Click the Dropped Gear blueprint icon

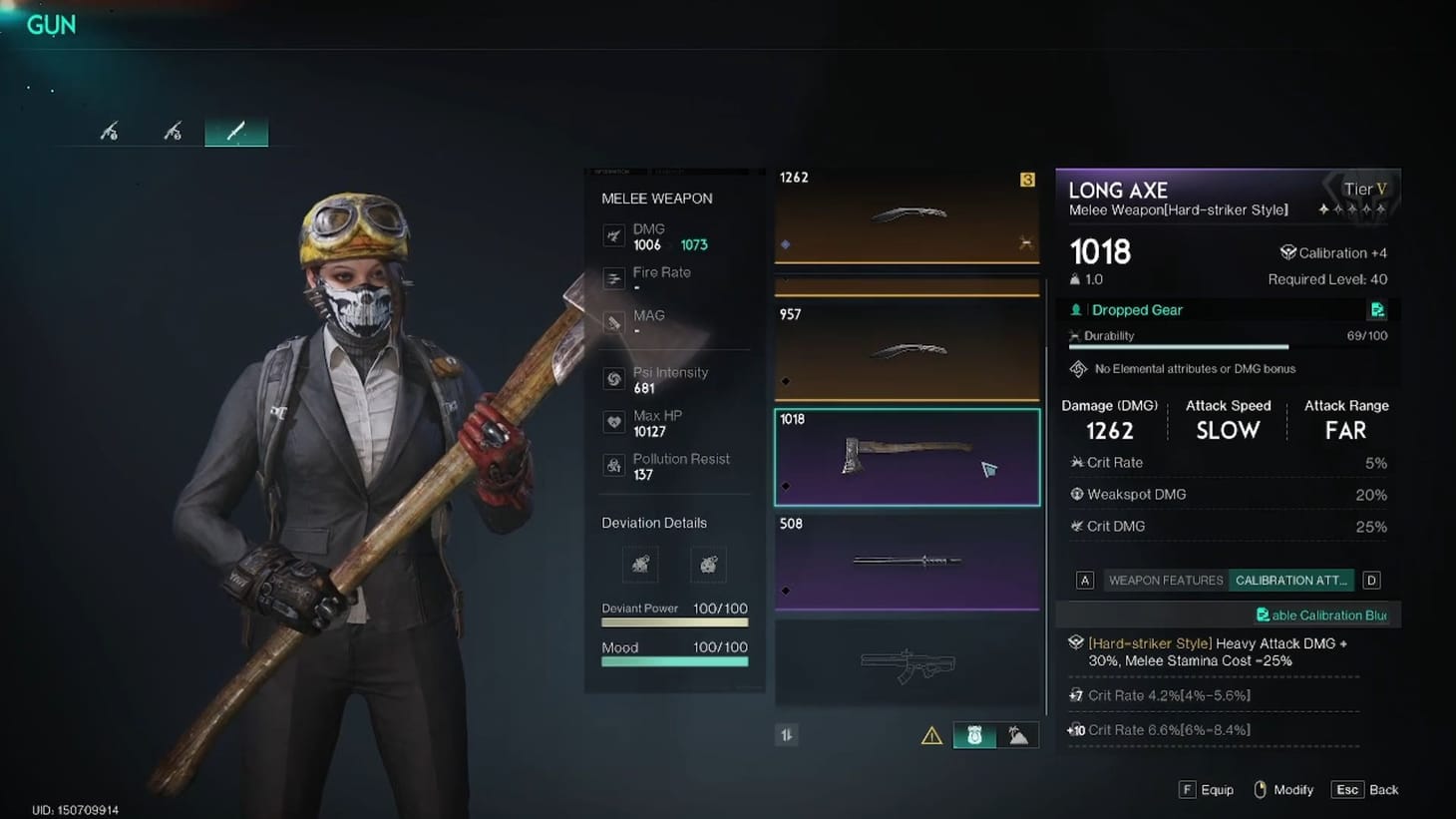1377,310
